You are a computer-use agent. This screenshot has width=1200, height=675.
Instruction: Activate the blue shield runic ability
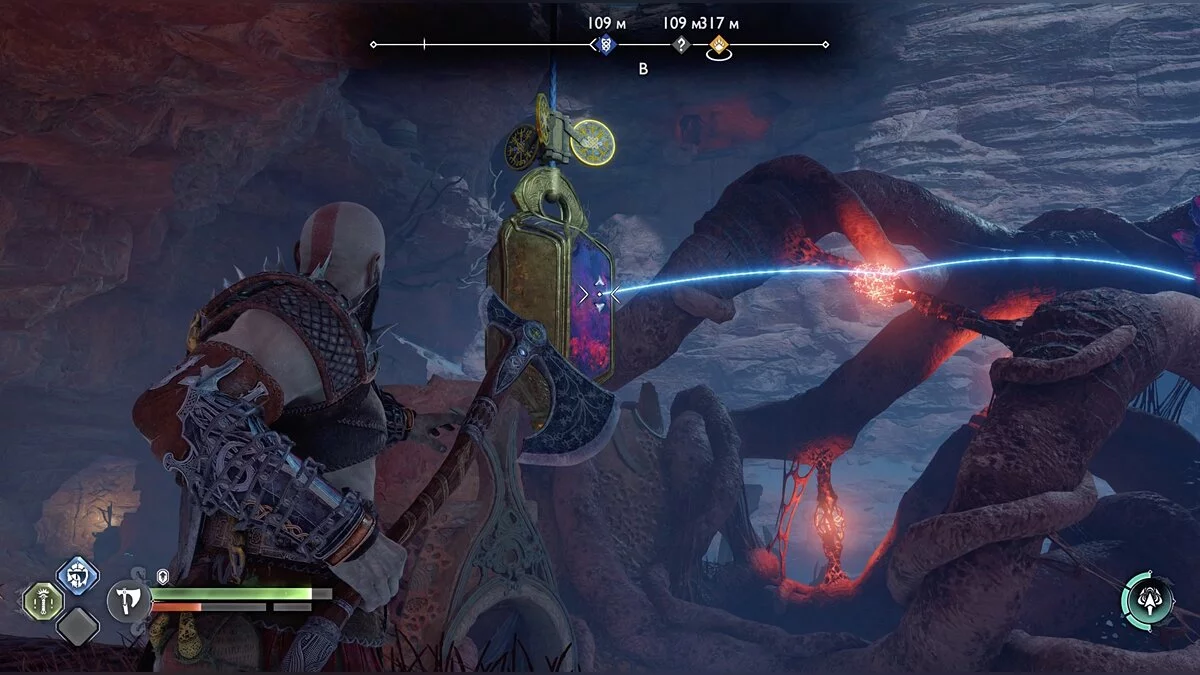pos(77,575)
